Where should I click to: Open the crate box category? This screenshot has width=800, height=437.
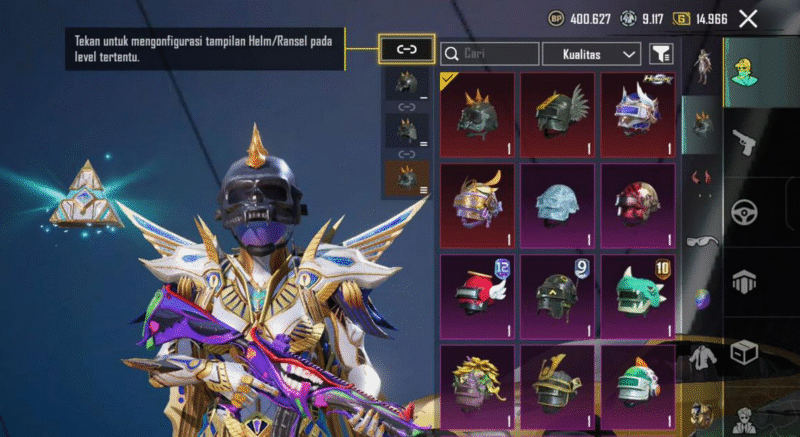(744, 352)
